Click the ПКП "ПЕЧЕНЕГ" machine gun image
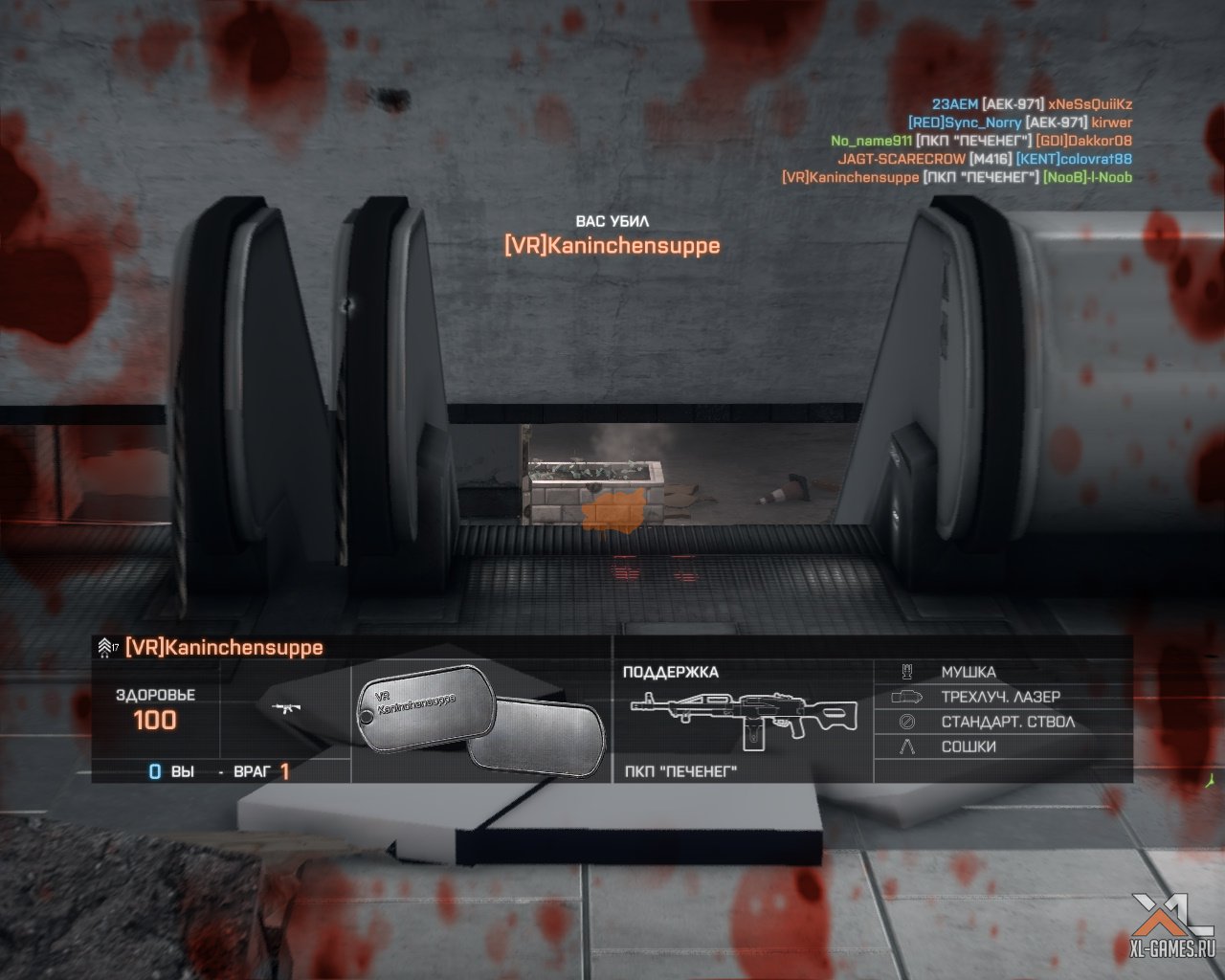Screen dimensions: 1225x980 (x=734, y=716)
